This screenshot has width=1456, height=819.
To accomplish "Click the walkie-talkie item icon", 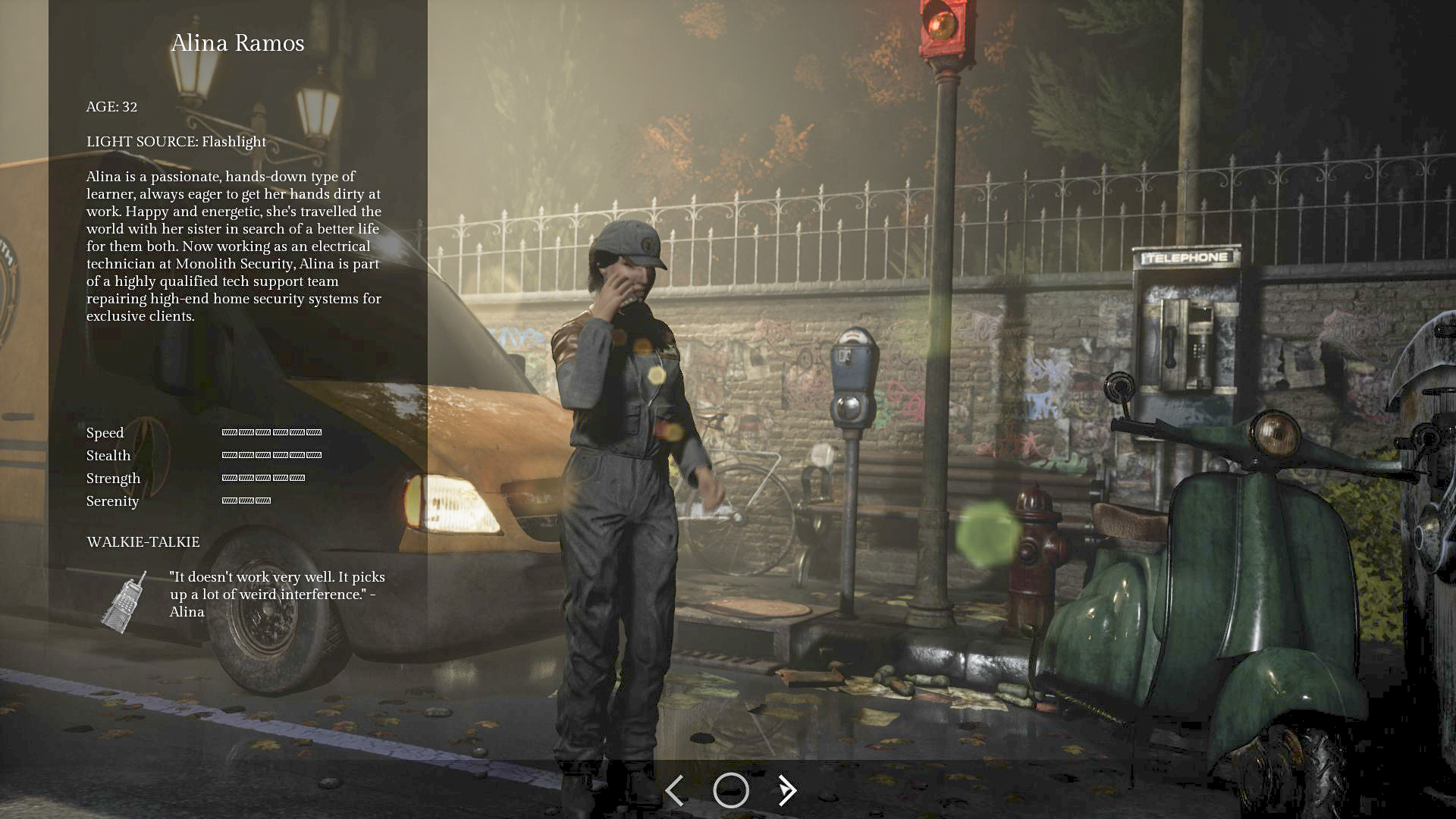I will [x=124, y=602].
